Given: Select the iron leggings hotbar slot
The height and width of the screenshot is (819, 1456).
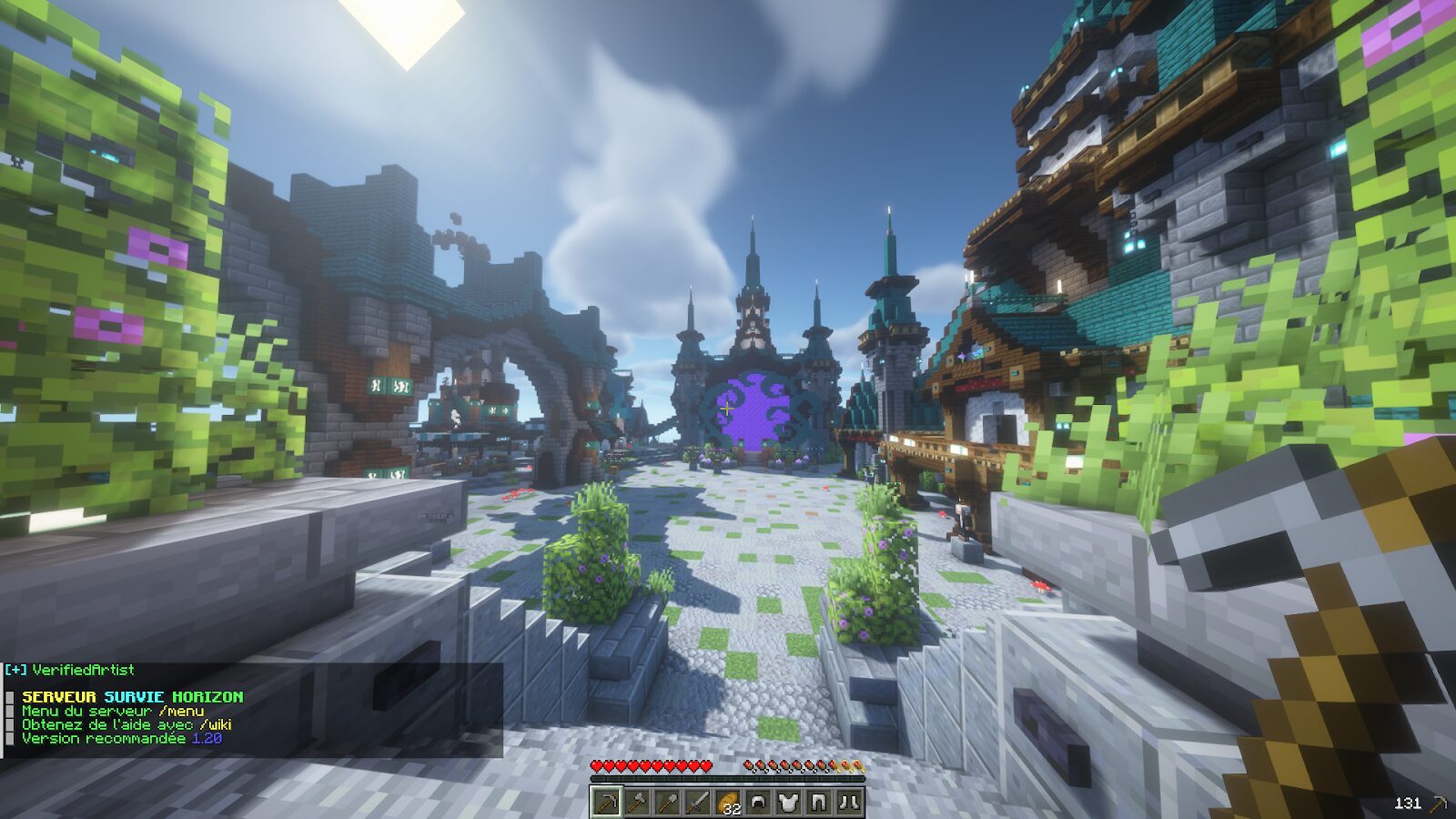Looking at the screenshot, I should tap(819, 802).
